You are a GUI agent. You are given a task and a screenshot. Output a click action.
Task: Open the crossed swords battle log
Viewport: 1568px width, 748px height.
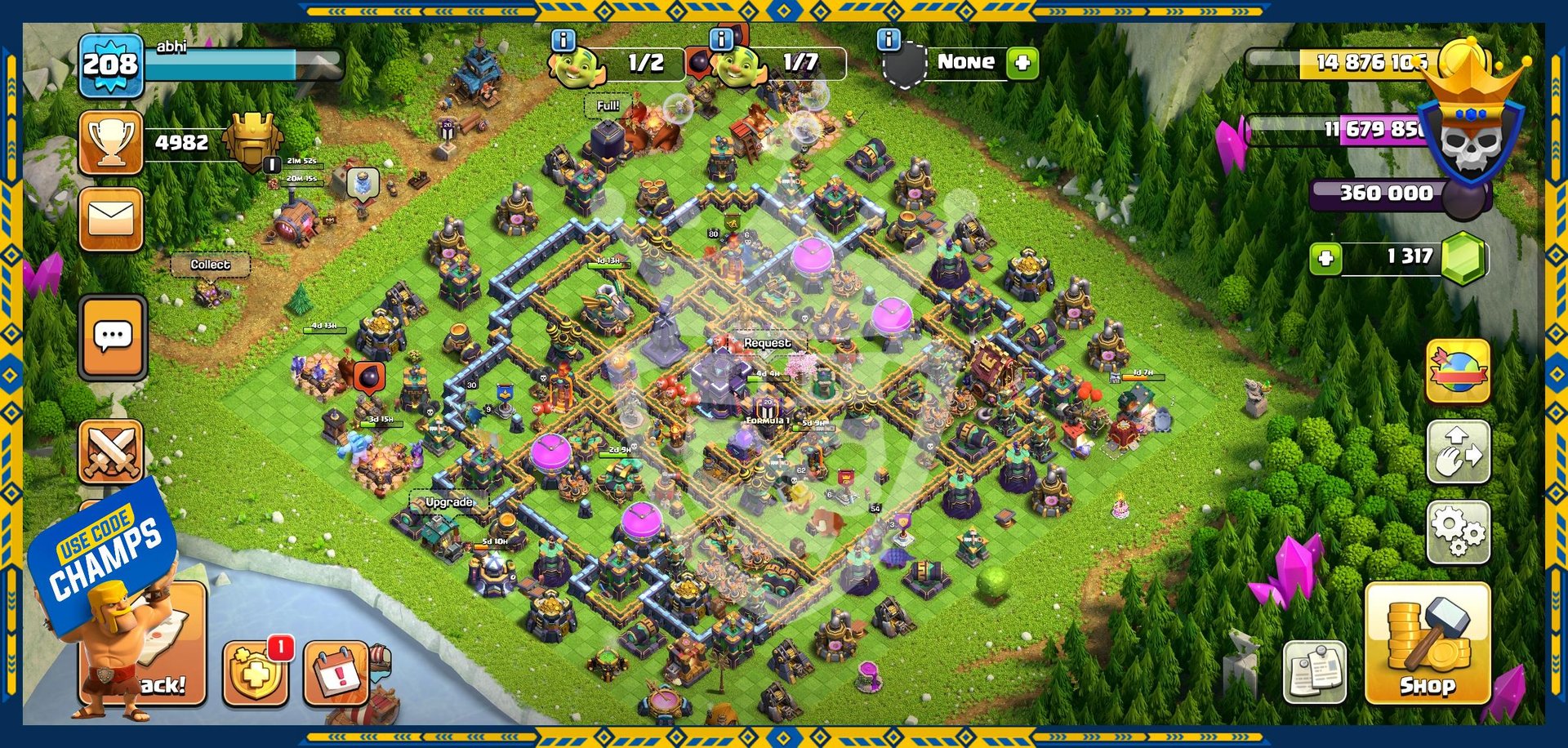111,452
